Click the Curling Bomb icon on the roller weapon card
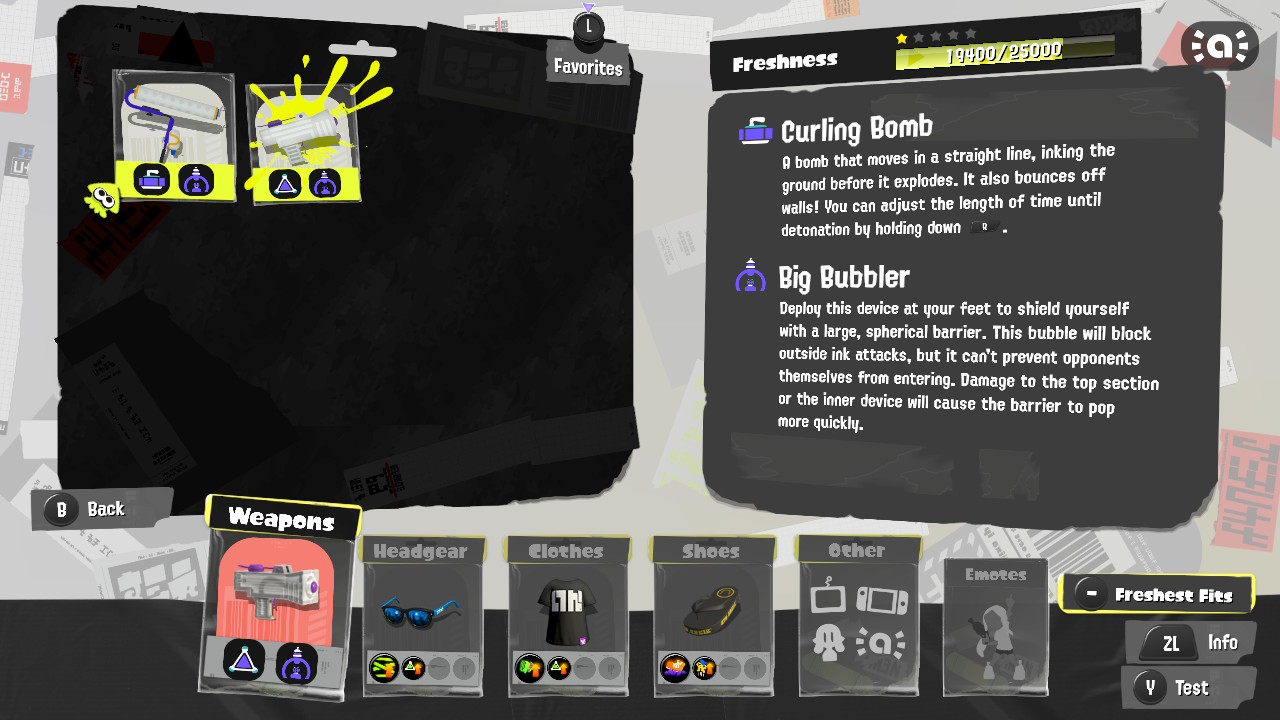 tap(152, 181)
